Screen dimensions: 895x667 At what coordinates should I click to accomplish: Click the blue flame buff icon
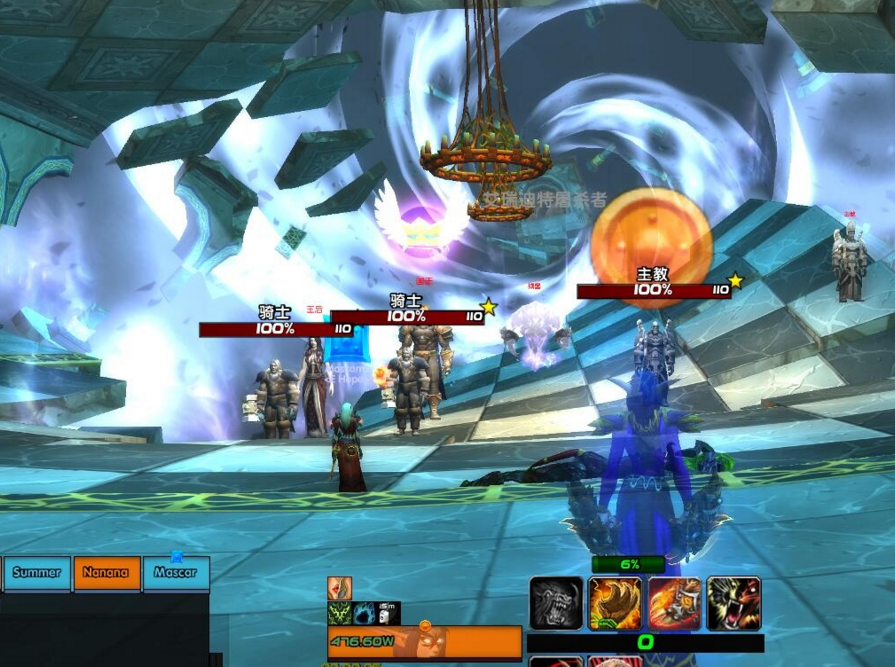pyautogui.click(x=364, y=613)
